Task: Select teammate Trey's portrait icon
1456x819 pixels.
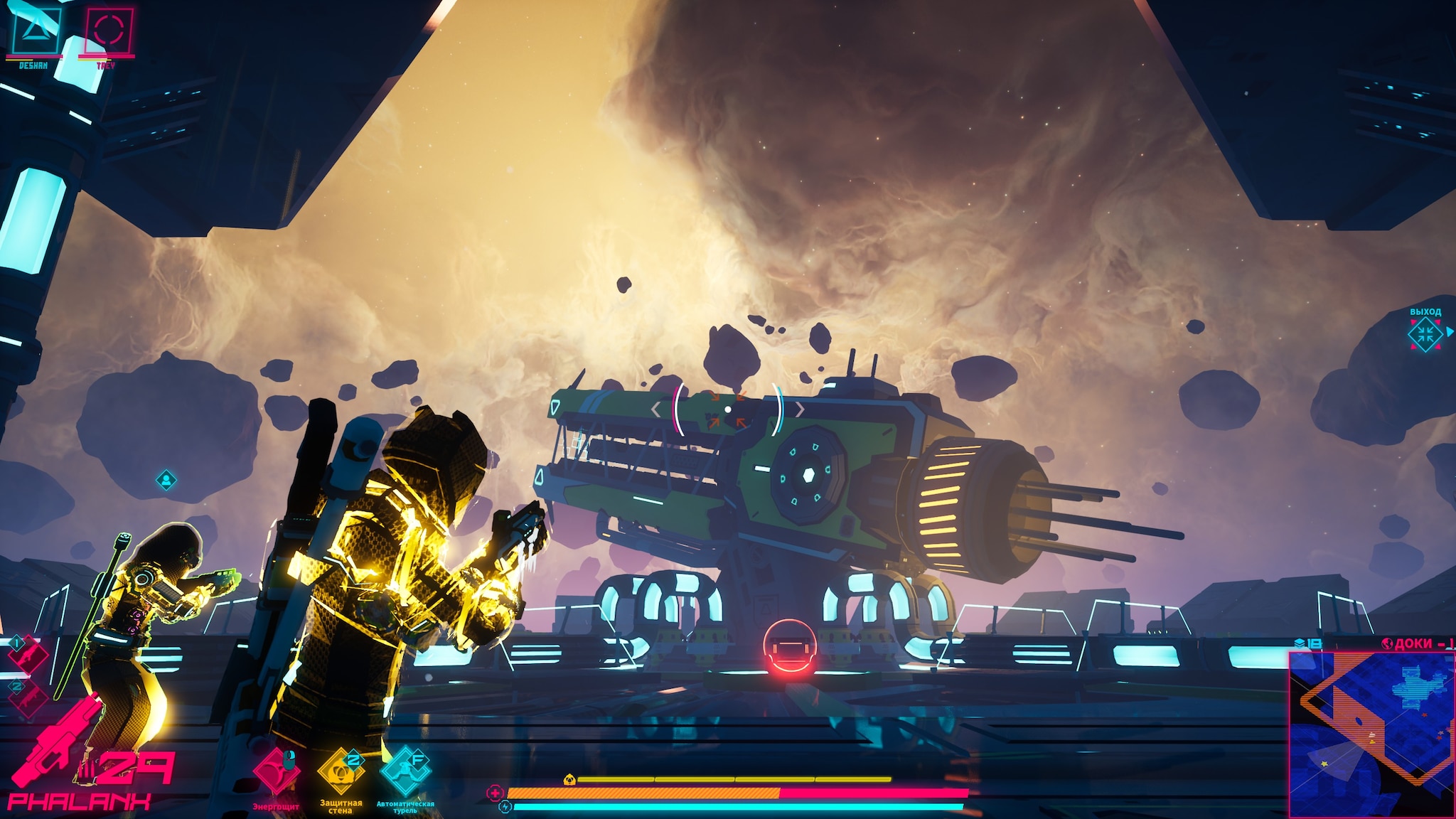Action: click(109, 30)
